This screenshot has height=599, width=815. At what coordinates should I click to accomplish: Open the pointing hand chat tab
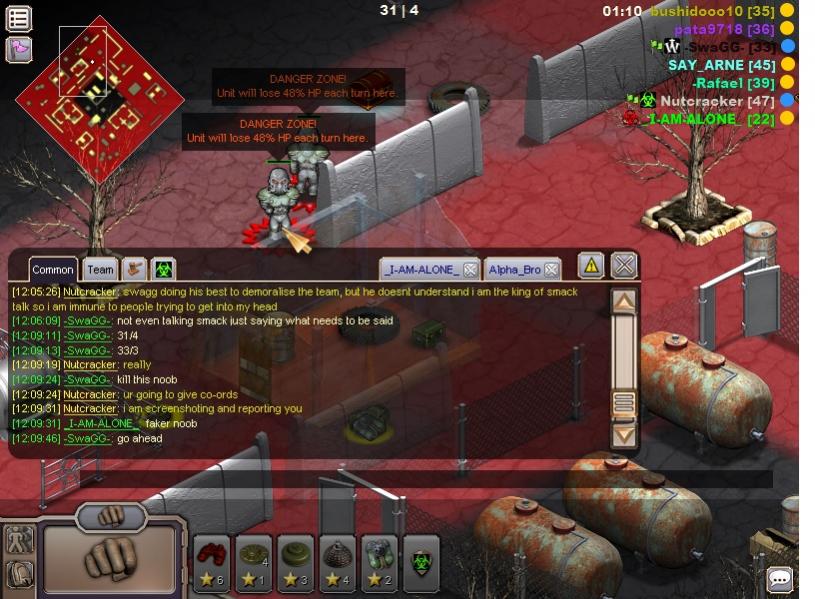tap(134, 269)
